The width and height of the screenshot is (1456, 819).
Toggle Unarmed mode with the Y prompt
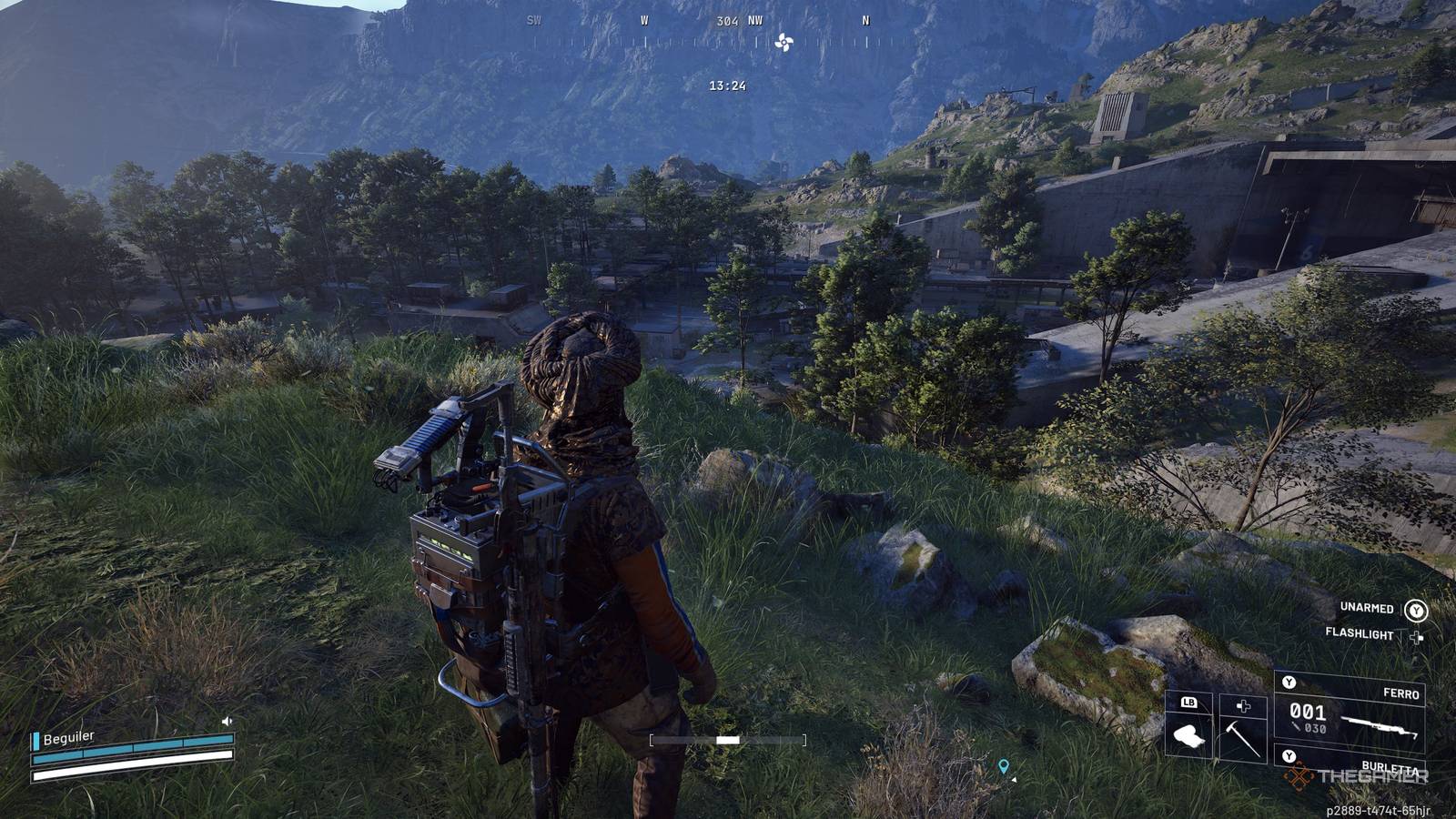1416,612
